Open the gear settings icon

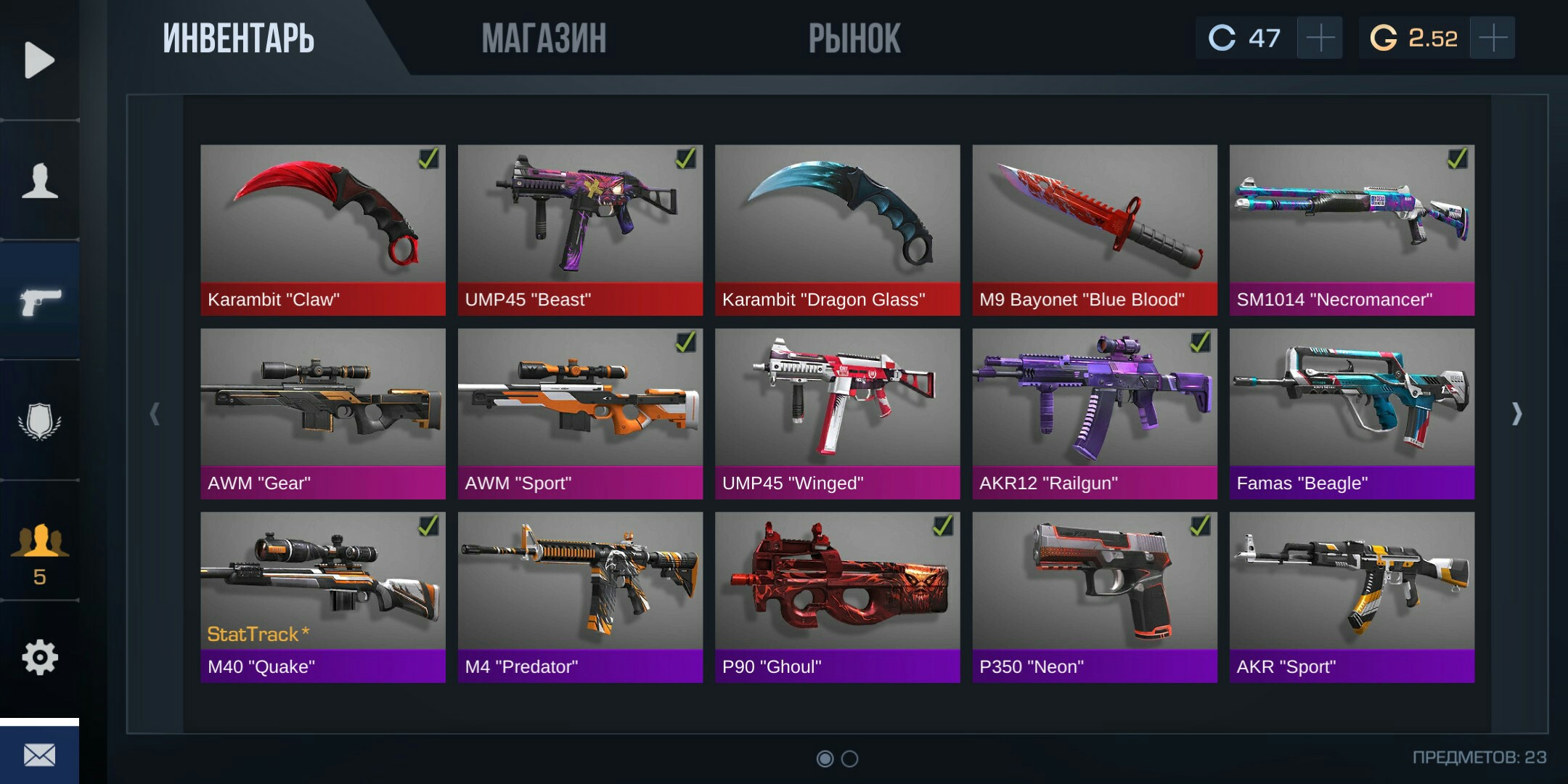click(39, 658)
